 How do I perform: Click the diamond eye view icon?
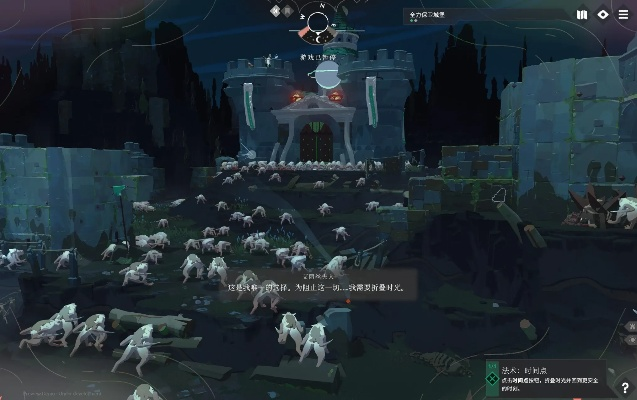pos(603,15)
